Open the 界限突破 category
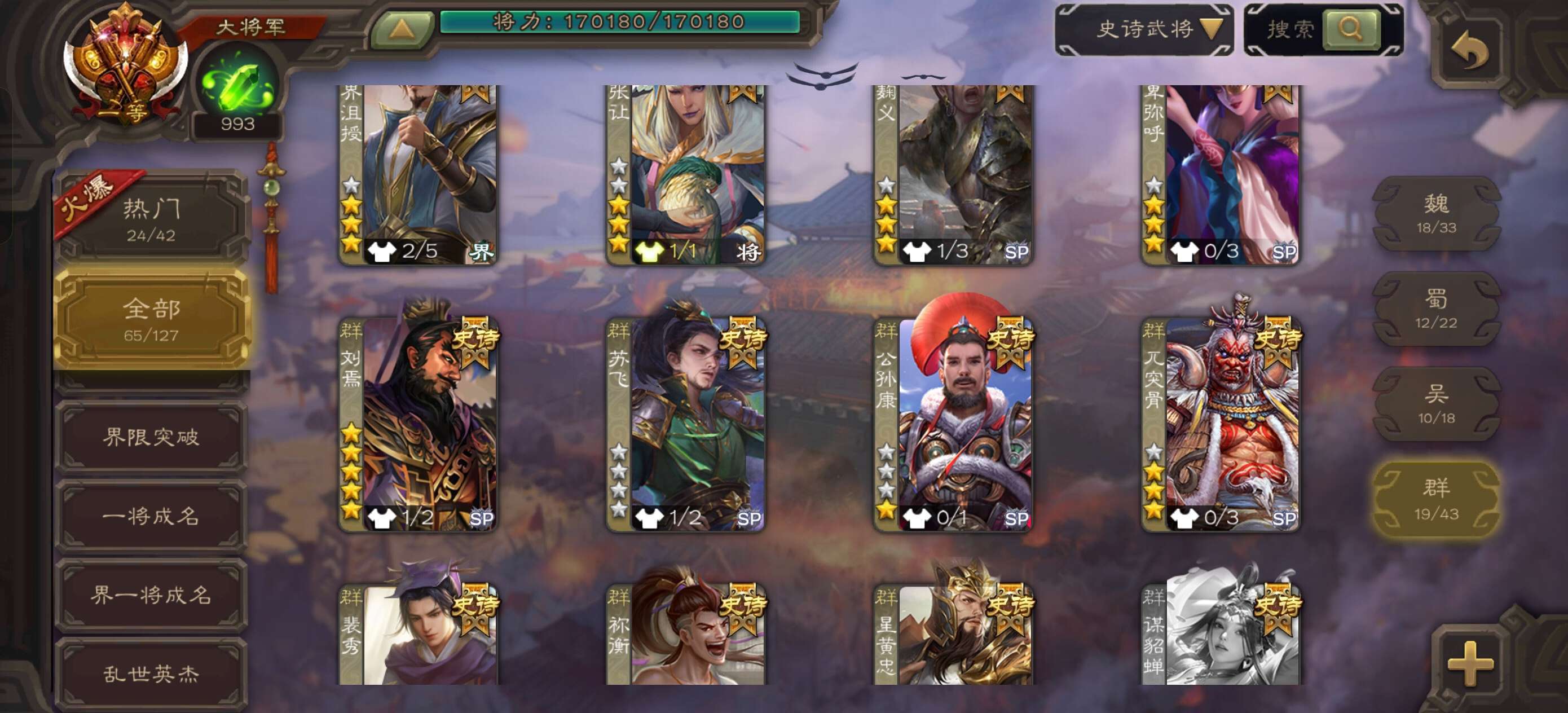Image resolution: width=1568 pixels, height=713 pixels. [151, 437]
